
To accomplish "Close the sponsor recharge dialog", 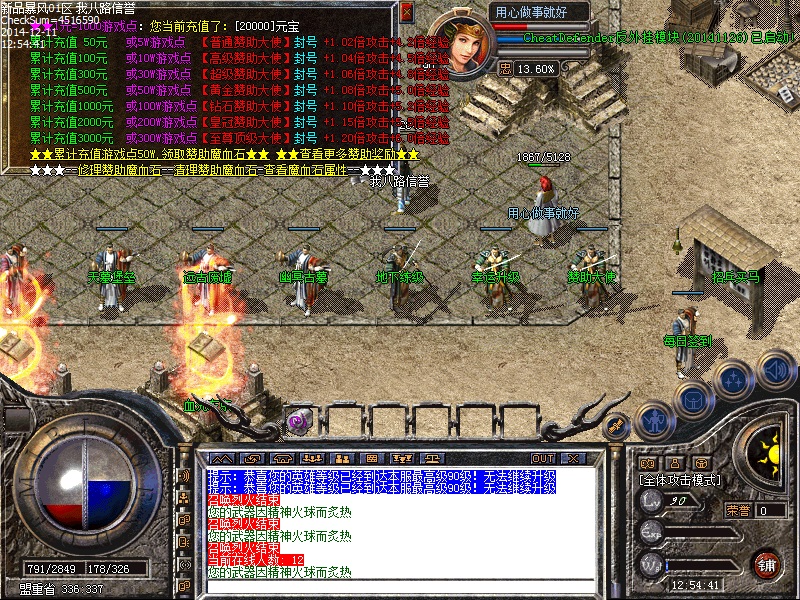I will [406, 12].
